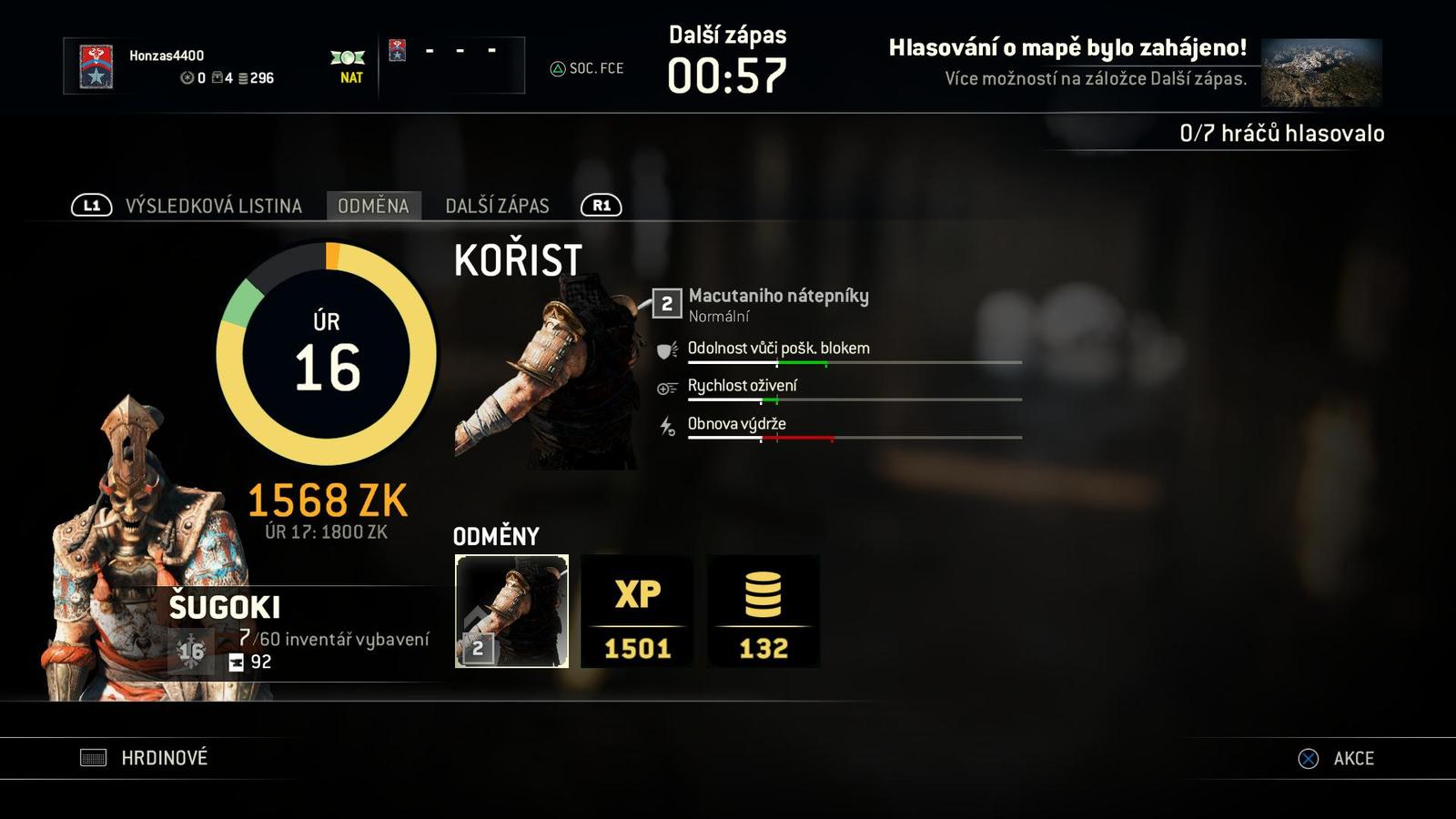Select the ODMĚNA tab
The image size is (1456, 819).
(376, 206)
